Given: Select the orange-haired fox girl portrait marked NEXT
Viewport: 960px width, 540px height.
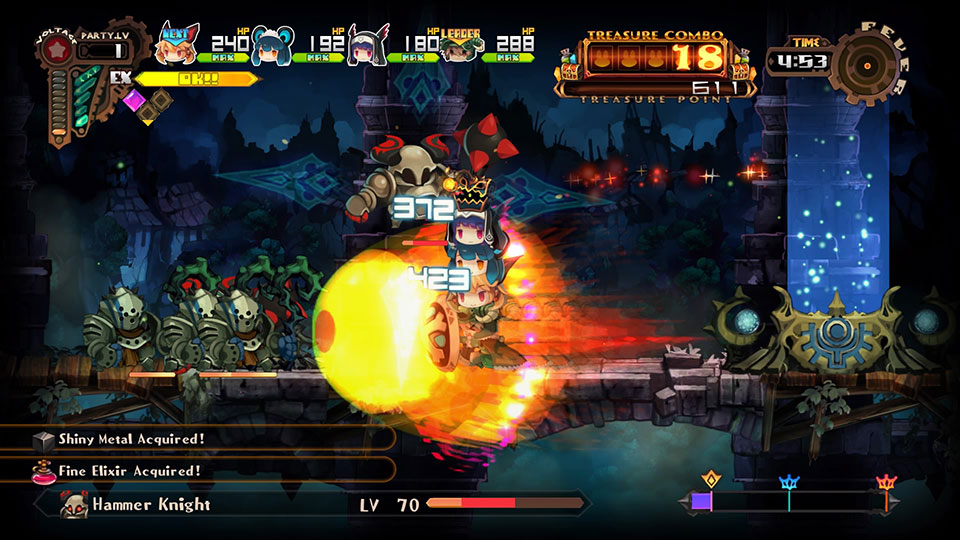Looking at the screenshot, I should click(177, 44).
